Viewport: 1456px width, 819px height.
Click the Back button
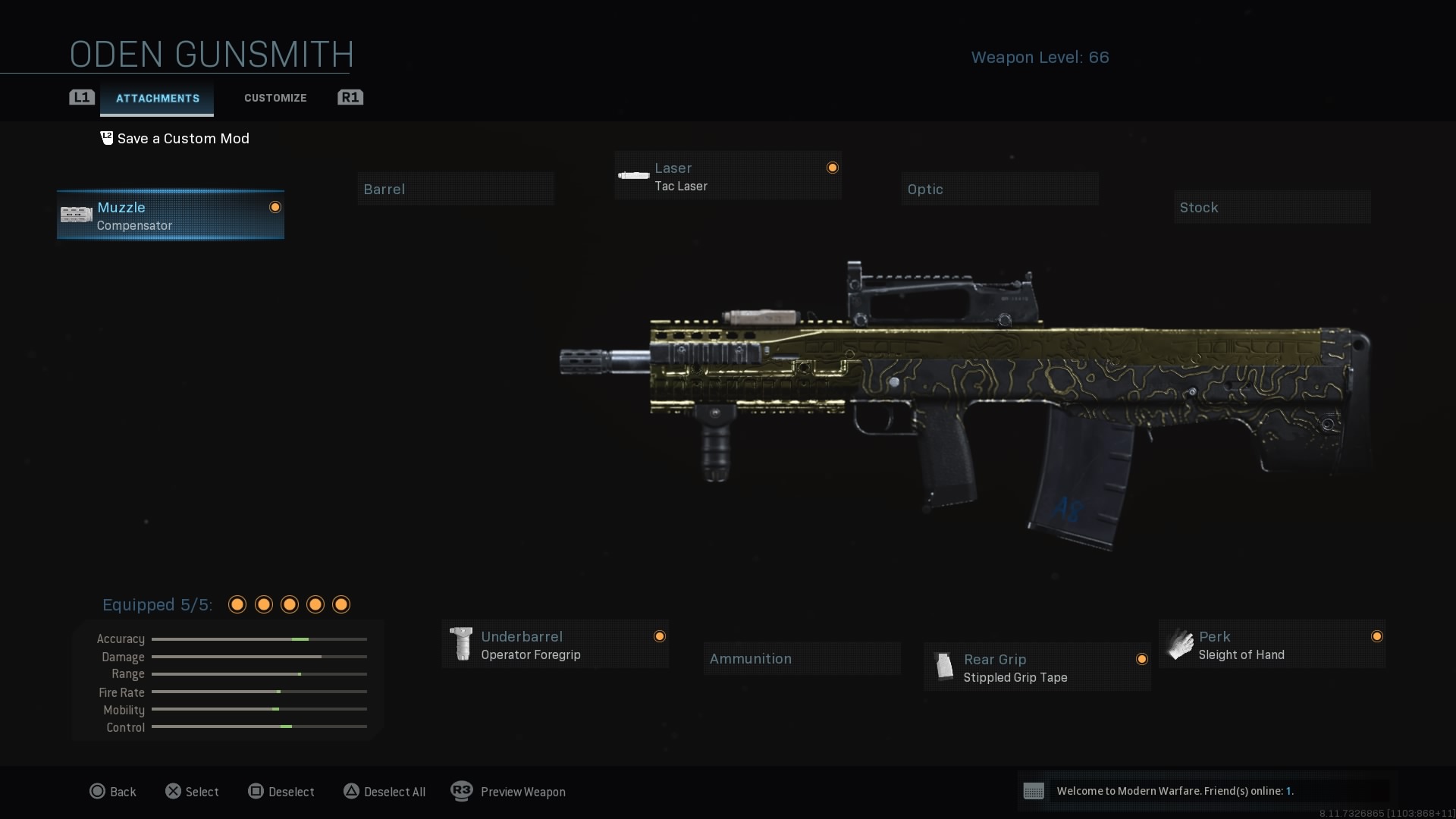point(113,791)
